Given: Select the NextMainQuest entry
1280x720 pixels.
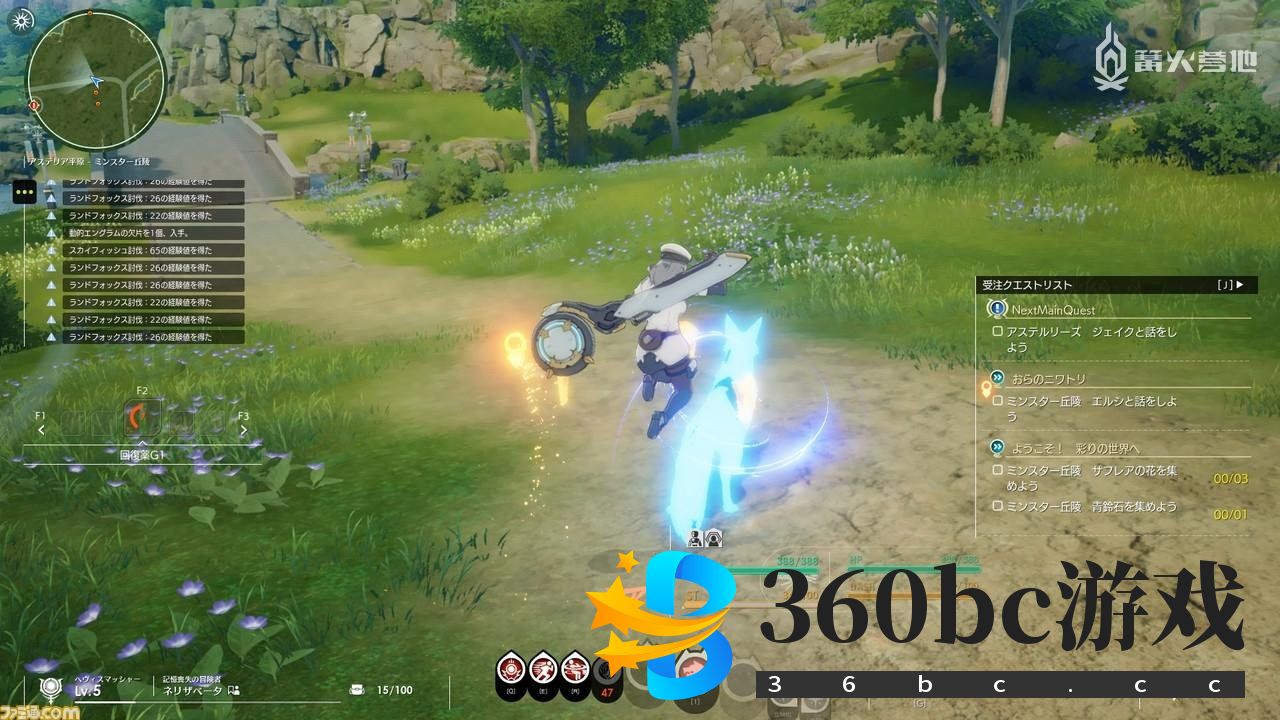Looking at the screenshot, I should click(x=1052, y=310).
